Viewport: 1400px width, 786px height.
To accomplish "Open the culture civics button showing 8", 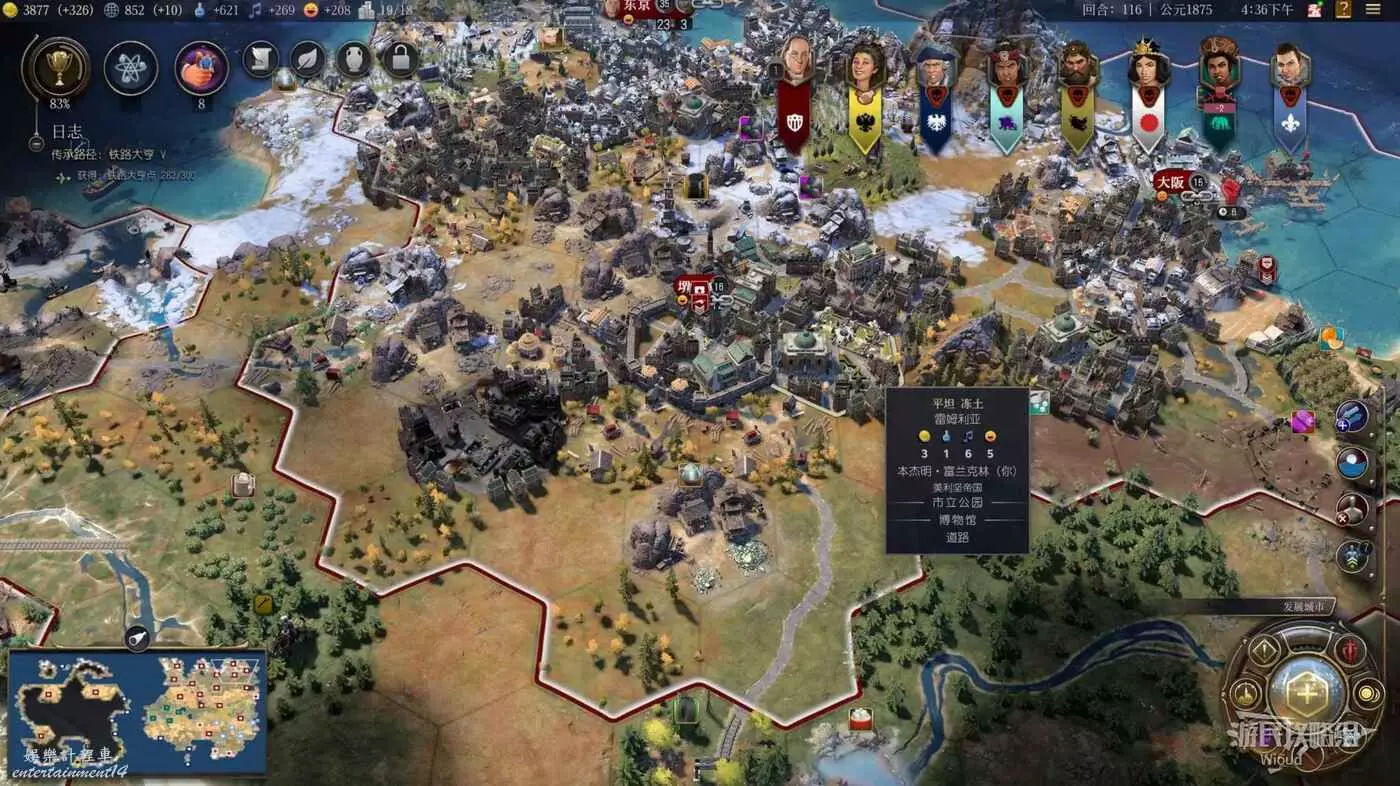I will pos(201,68).
